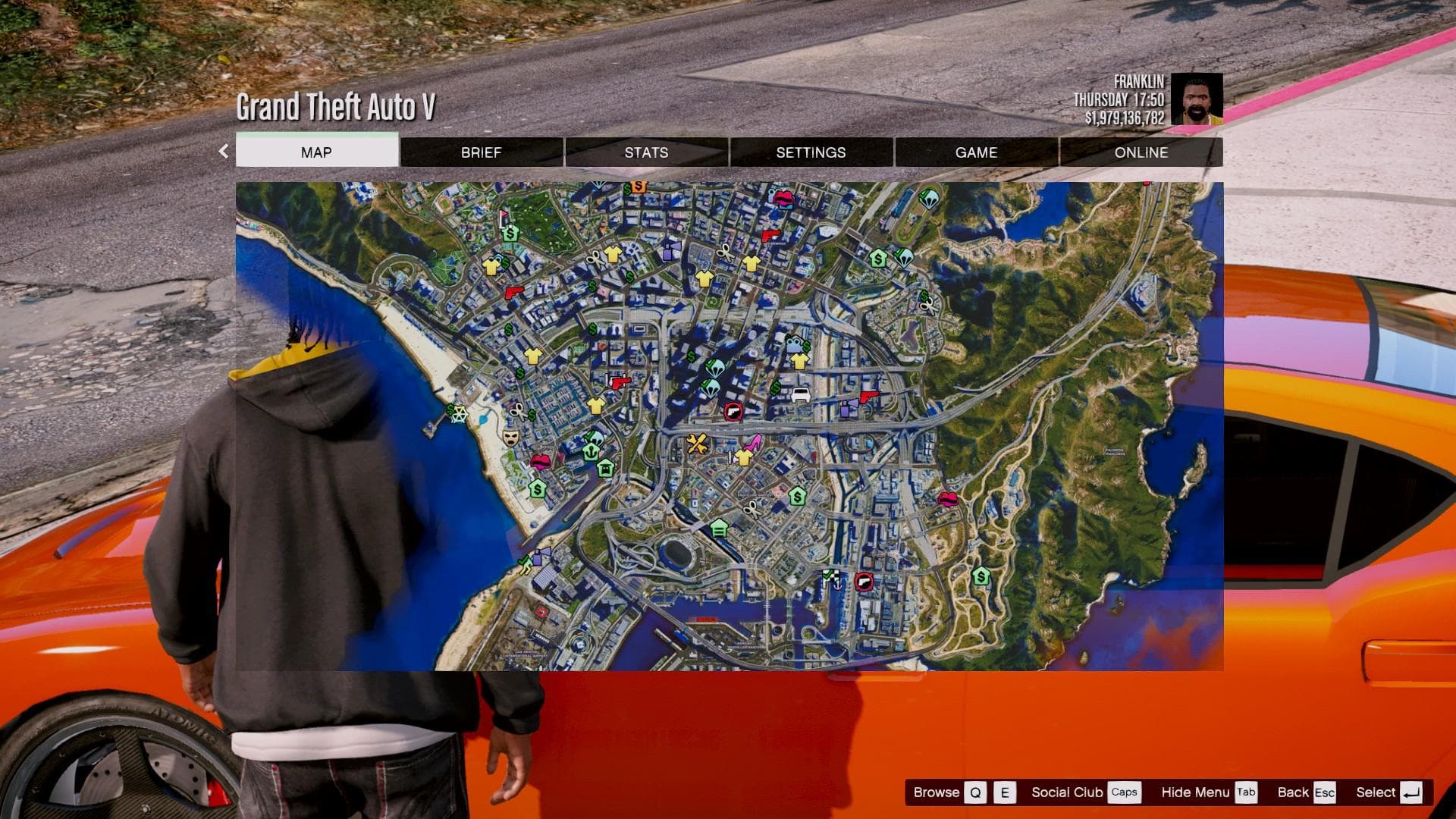Click the checkered flag race marker
Viewport: 1456px width, 819px height.
830,576
